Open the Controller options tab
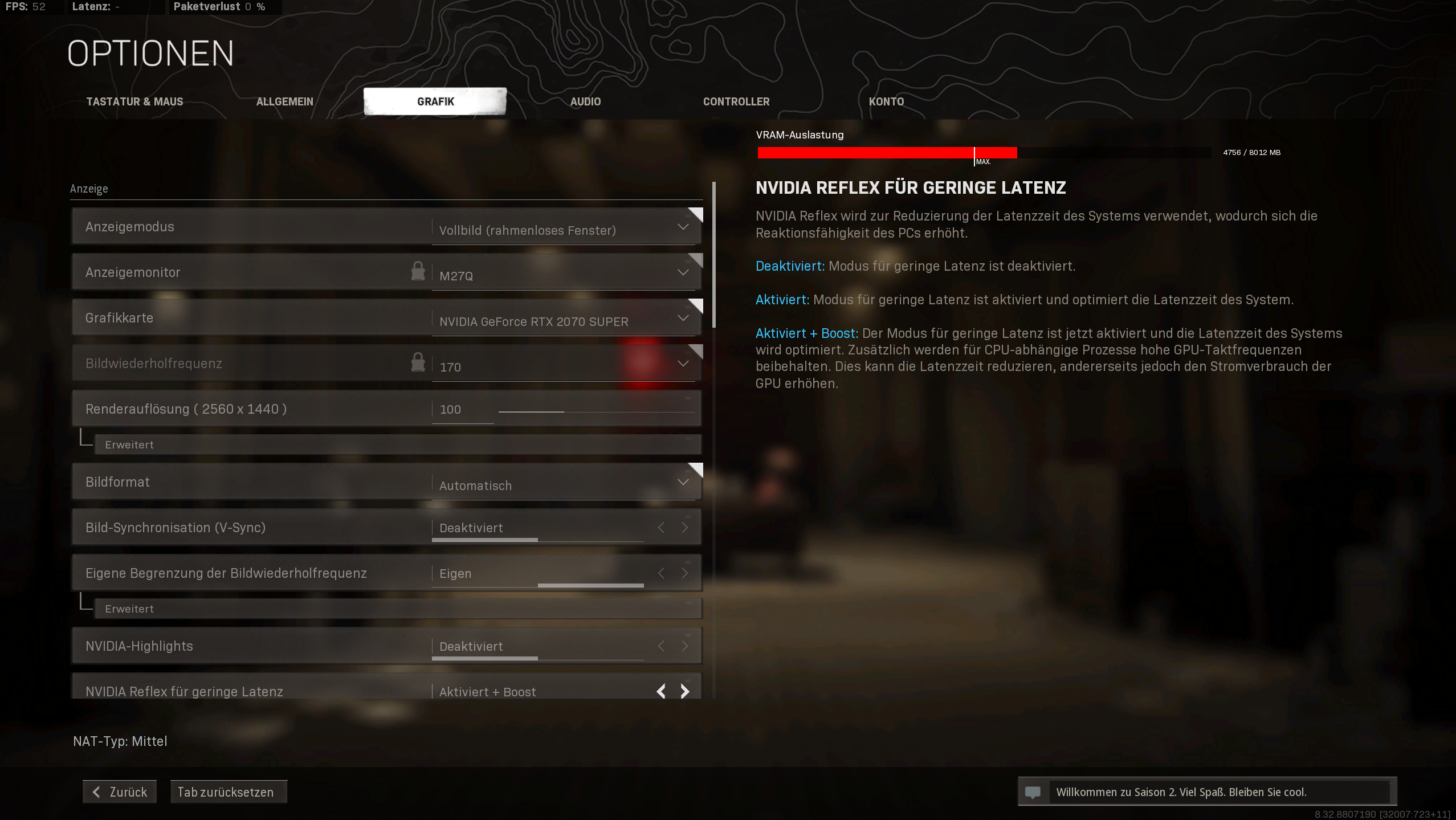Image resolution: width=1456 pixels, height=820 pixels. [736, 101]
